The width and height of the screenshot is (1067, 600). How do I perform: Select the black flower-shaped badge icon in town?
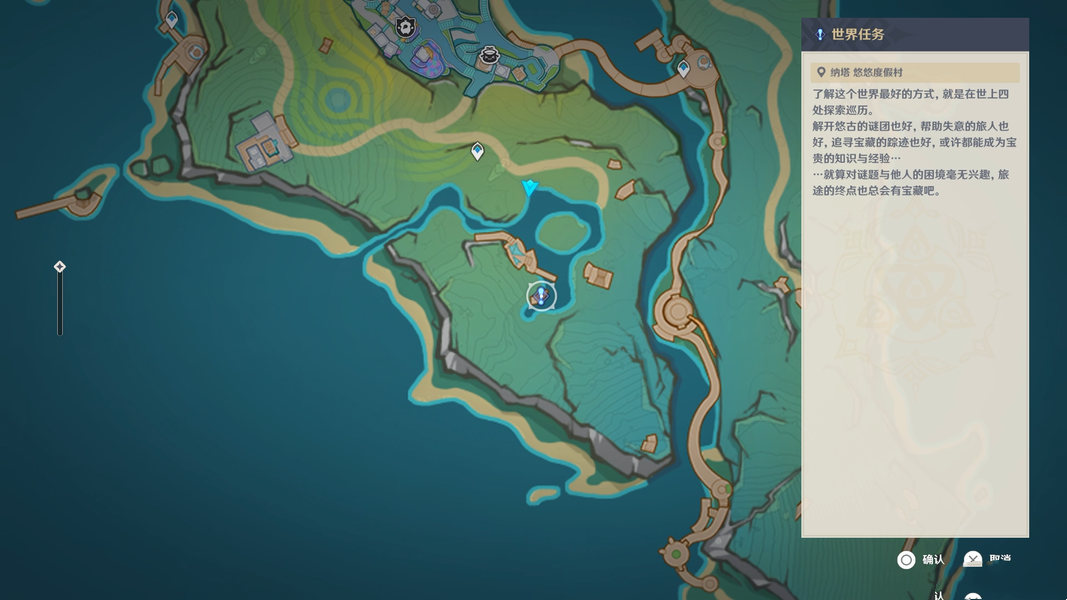coord(406,27)
